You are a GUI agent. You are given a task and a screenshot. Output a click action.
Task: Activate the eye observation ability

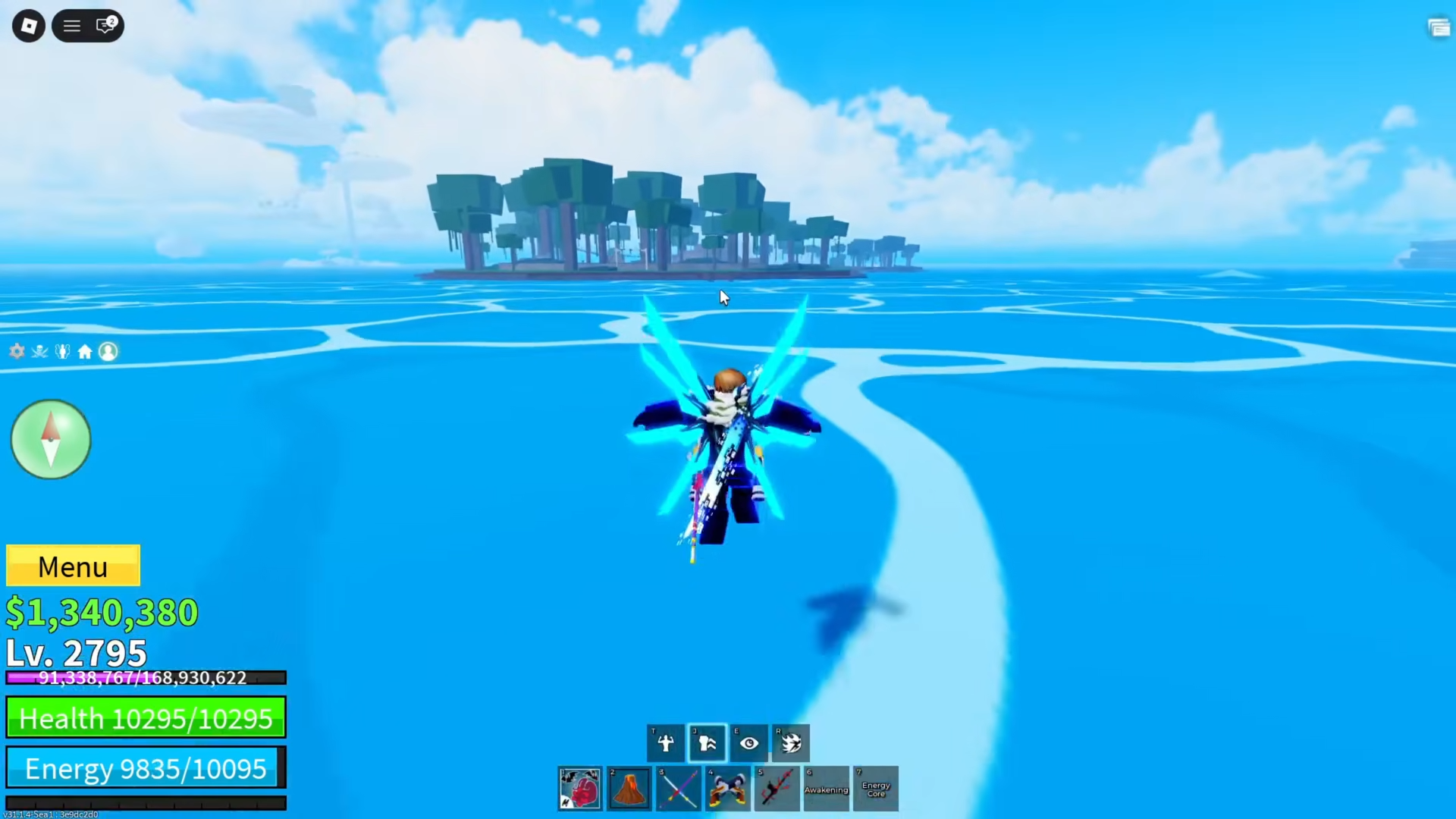749,743
